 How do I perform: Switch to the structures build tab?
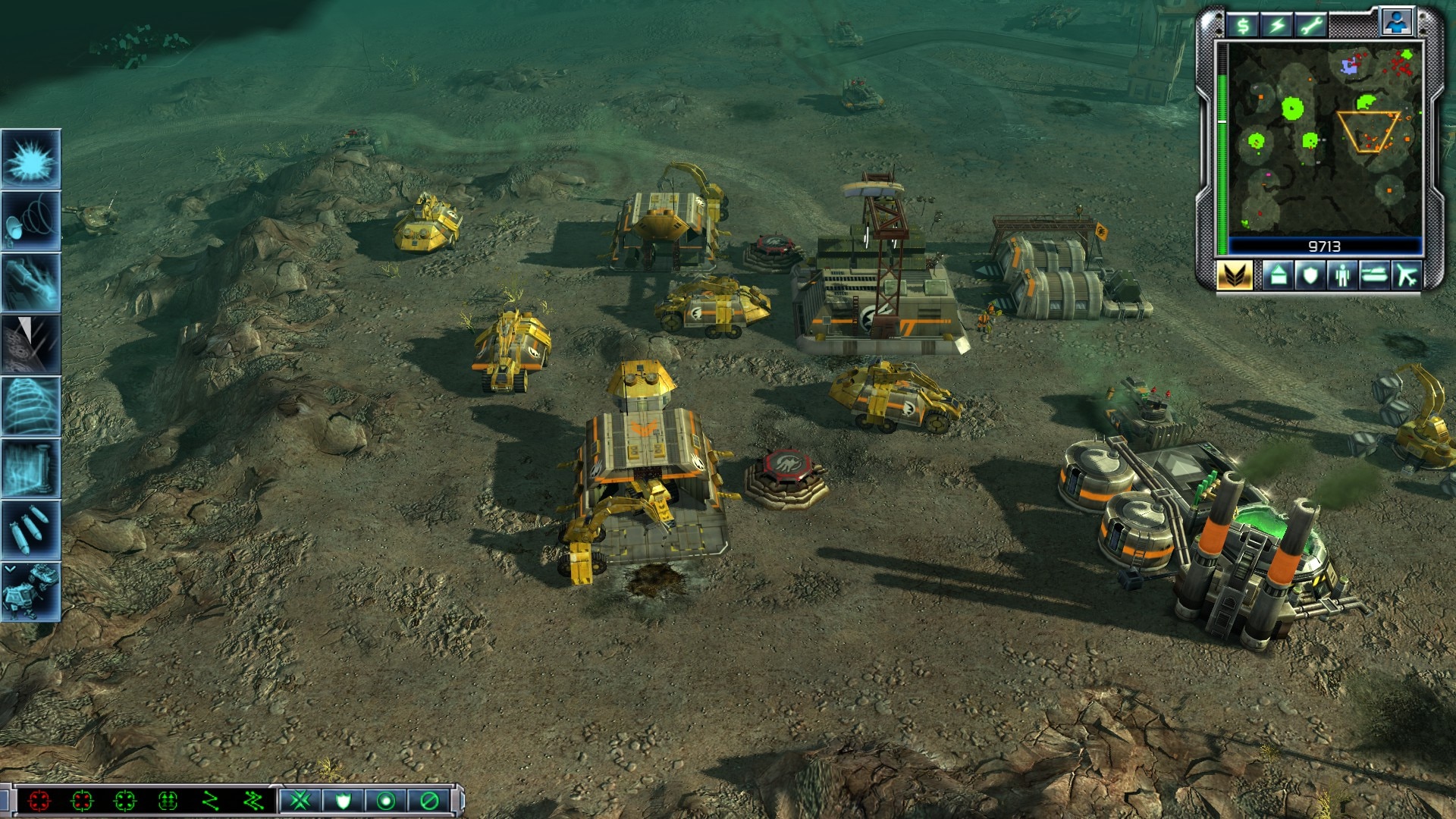[1278, 275]
